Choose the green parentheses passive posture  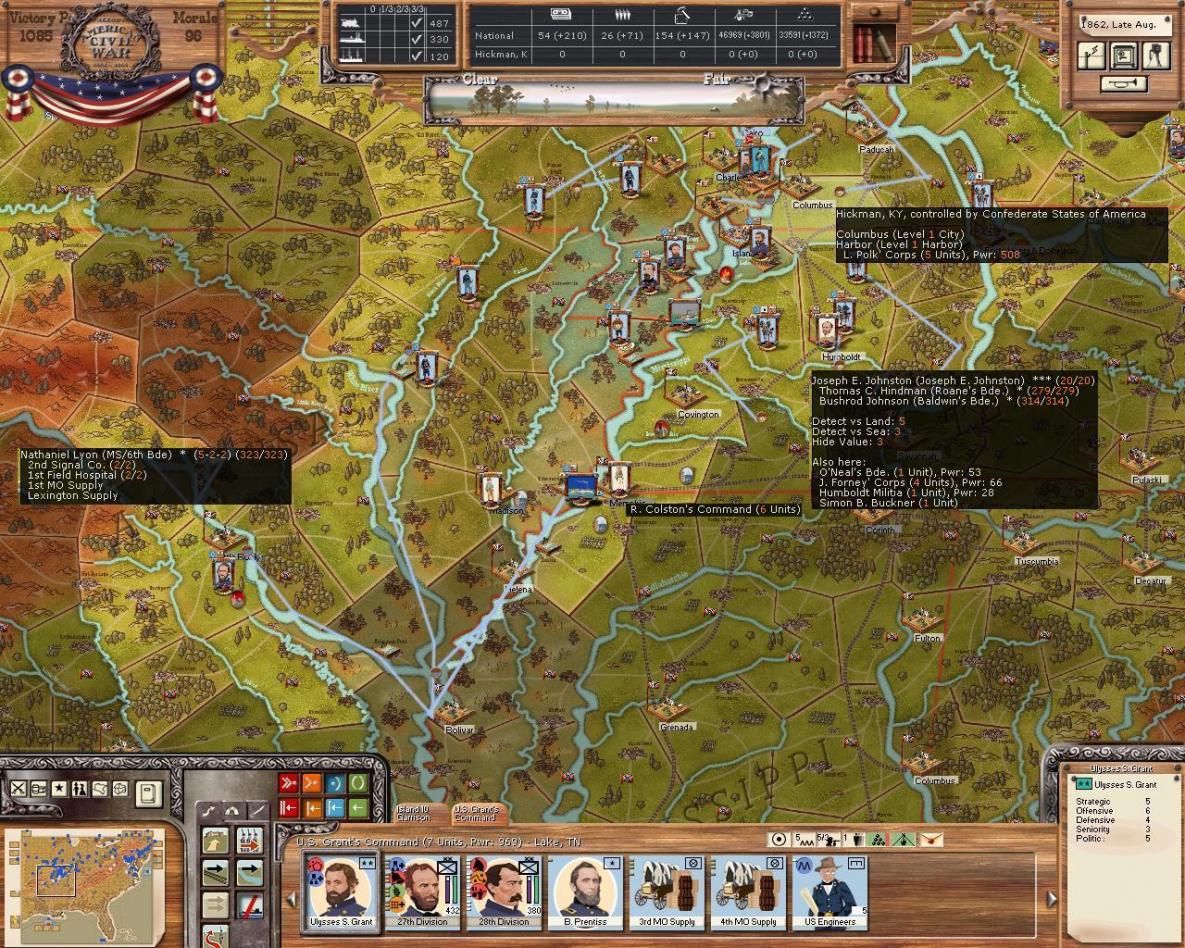(357, 783)
